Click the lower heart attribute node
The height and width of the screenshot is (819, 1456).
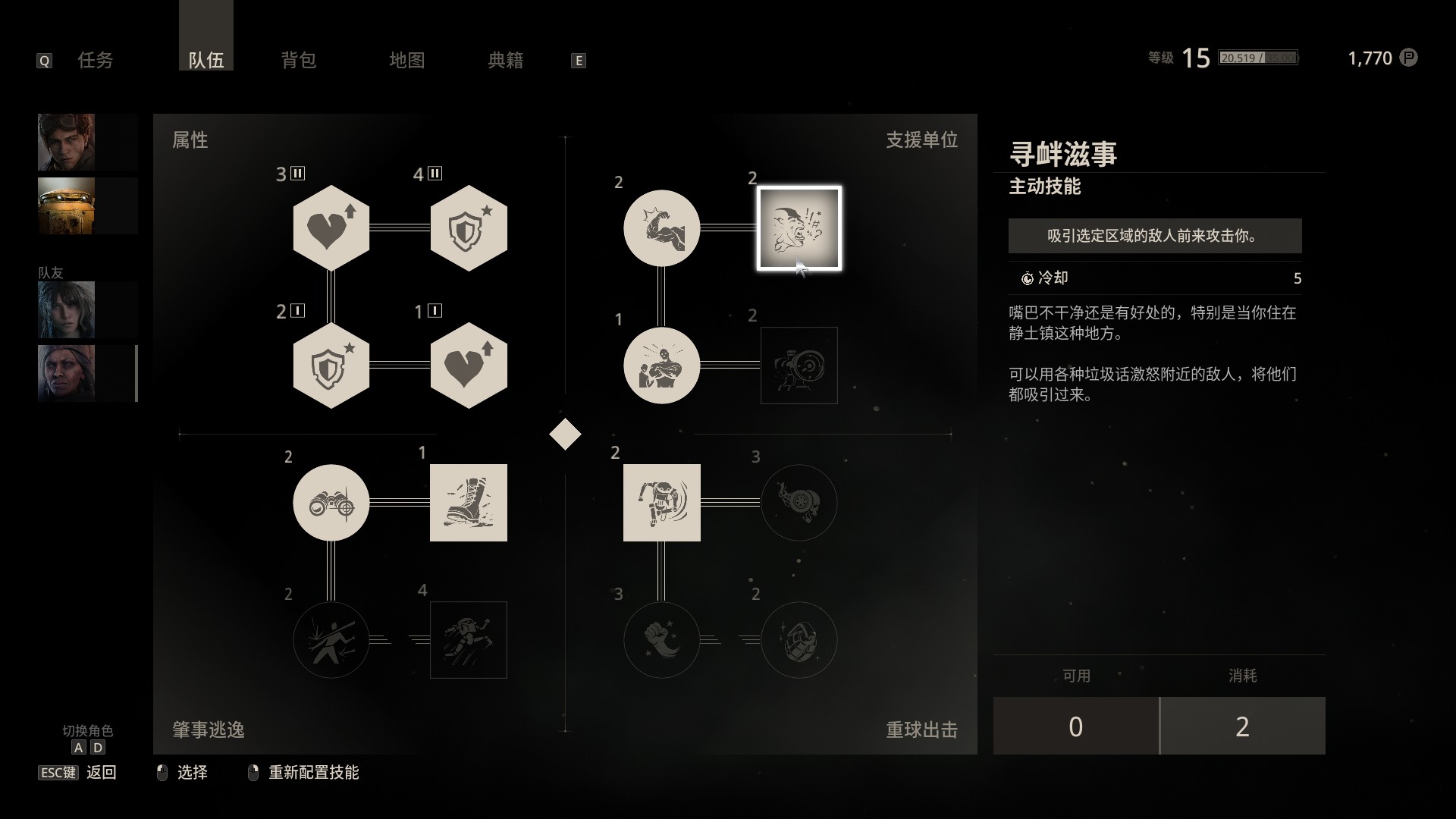click(468, 365)
